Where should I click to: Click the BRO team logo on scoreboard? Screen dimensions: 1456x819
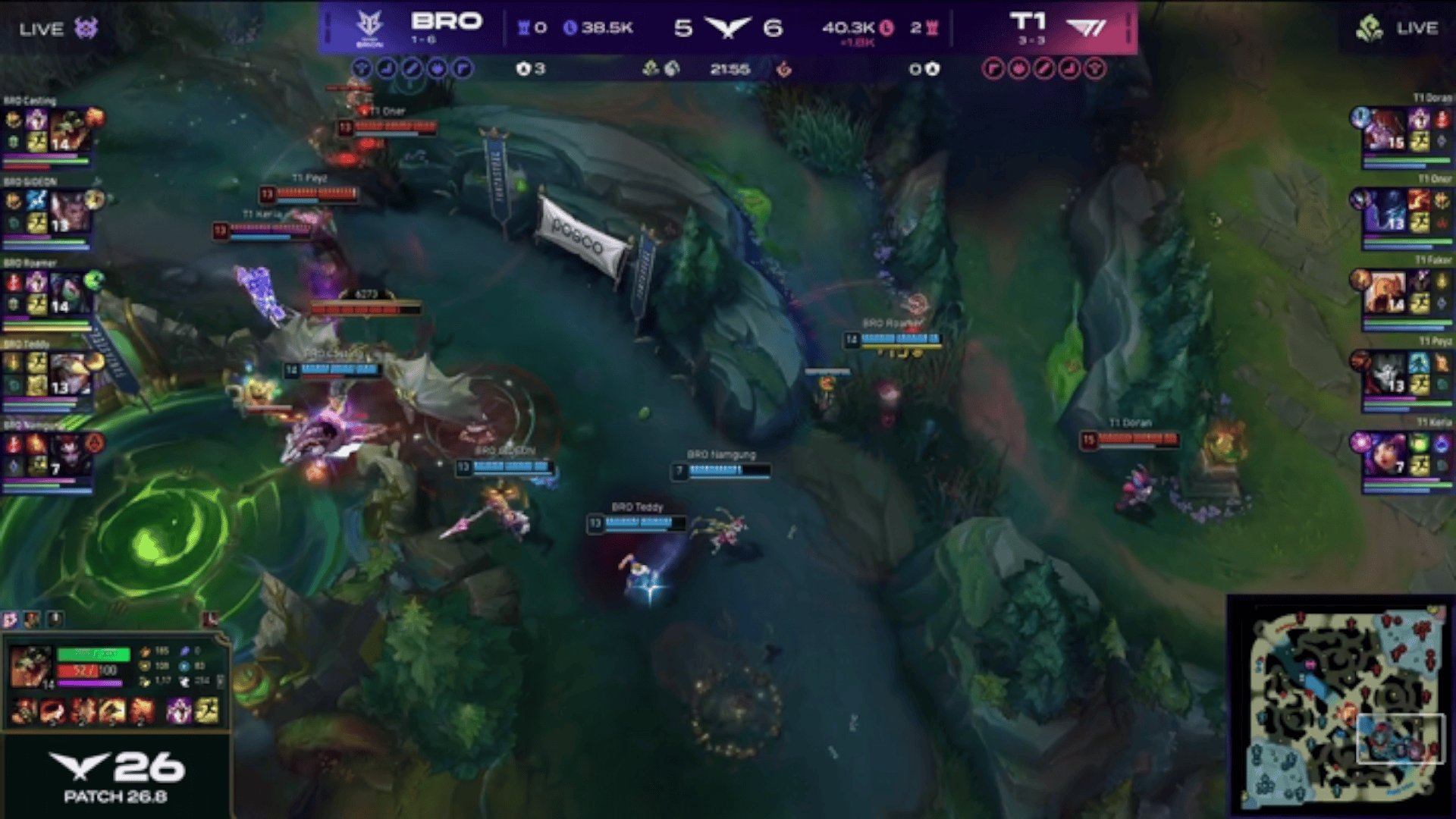370,28
